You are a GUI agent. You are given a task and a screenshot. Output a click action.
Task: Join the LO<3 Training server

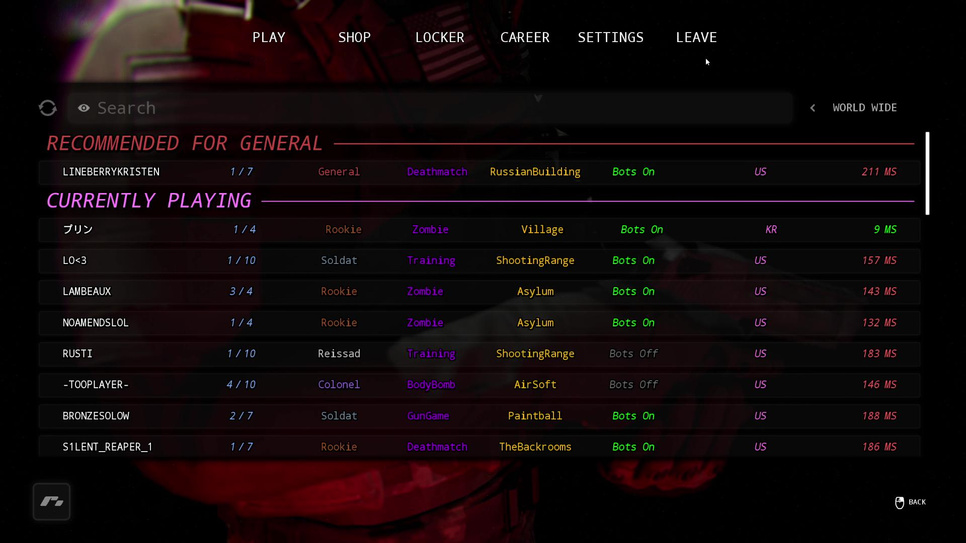coord(479,261)
